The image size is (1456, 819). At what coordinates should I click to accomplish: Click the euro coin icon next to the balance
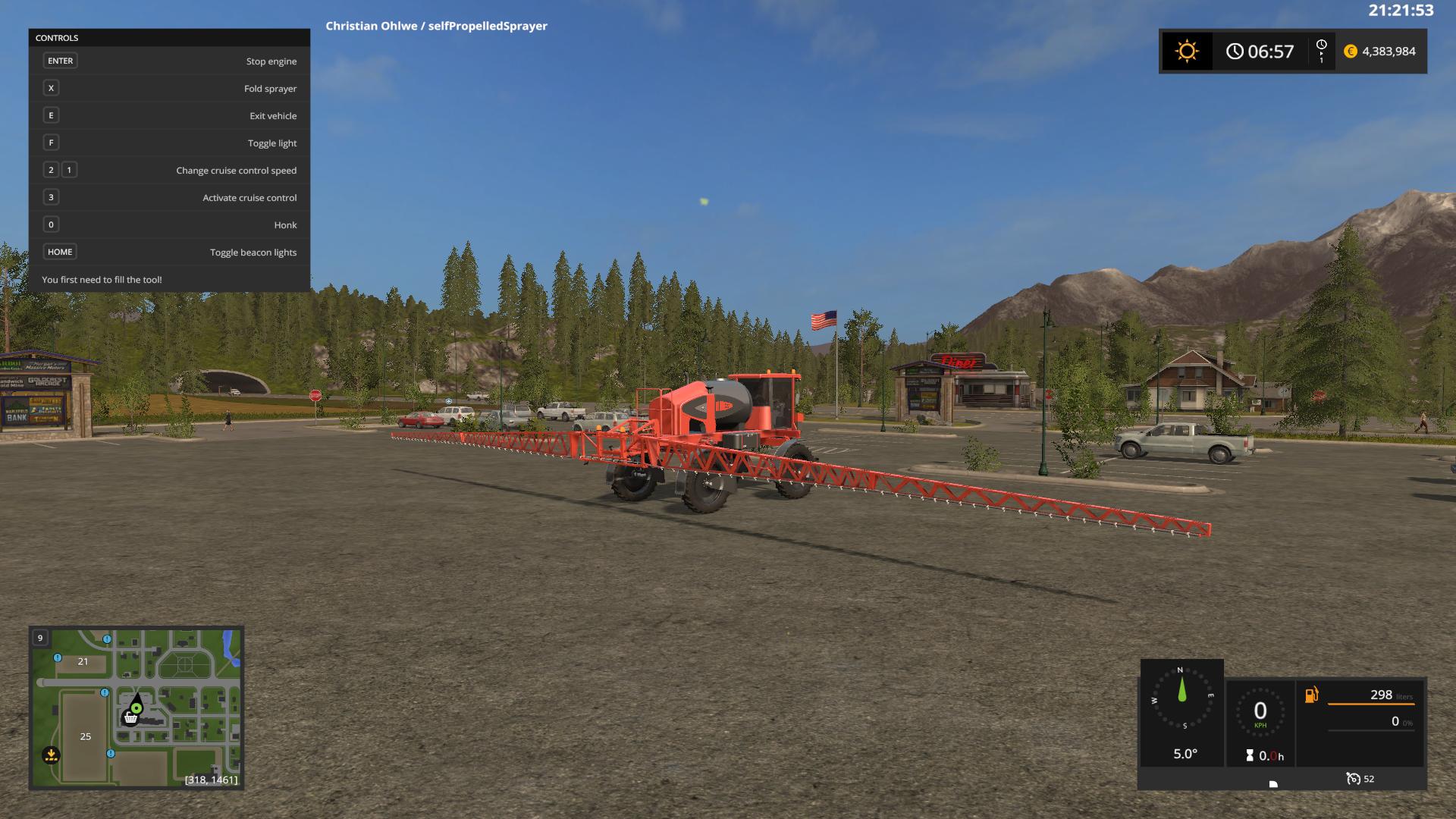(x=1349, y=51)
